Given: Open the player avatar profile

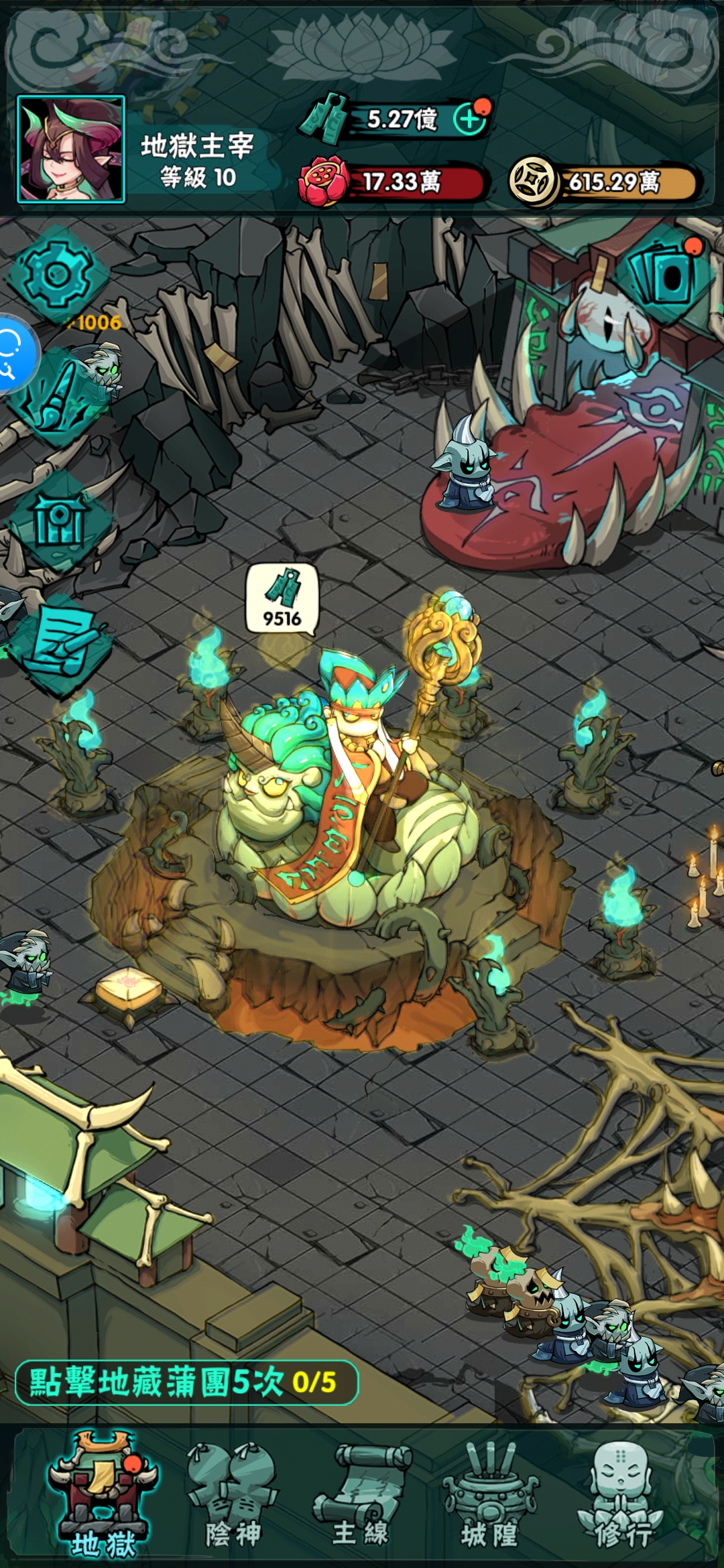Looking at the screenshot, I should coord(71,149).
